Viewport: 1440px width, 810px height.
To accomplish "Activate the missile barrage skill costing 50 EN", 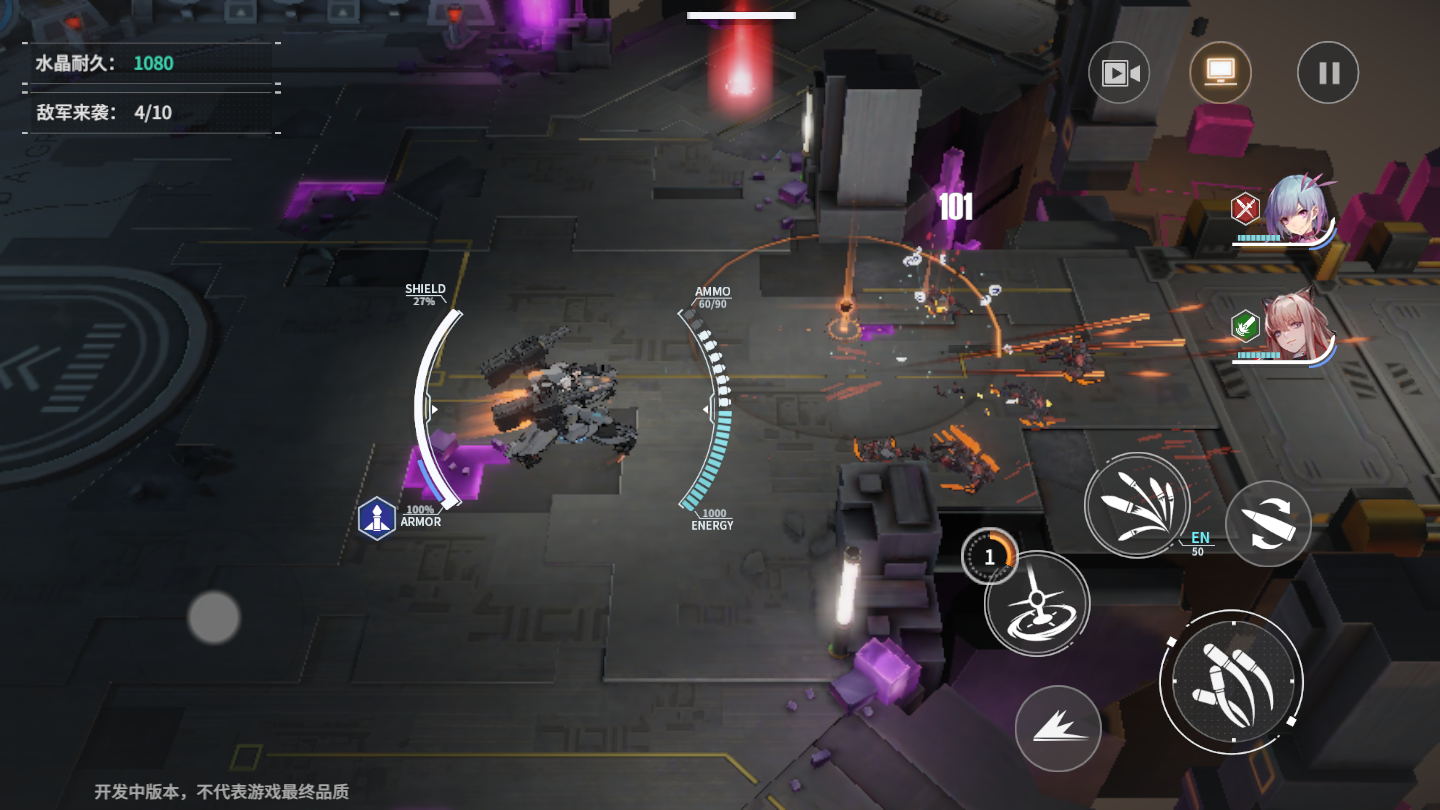I will [x=1137, y=505].
